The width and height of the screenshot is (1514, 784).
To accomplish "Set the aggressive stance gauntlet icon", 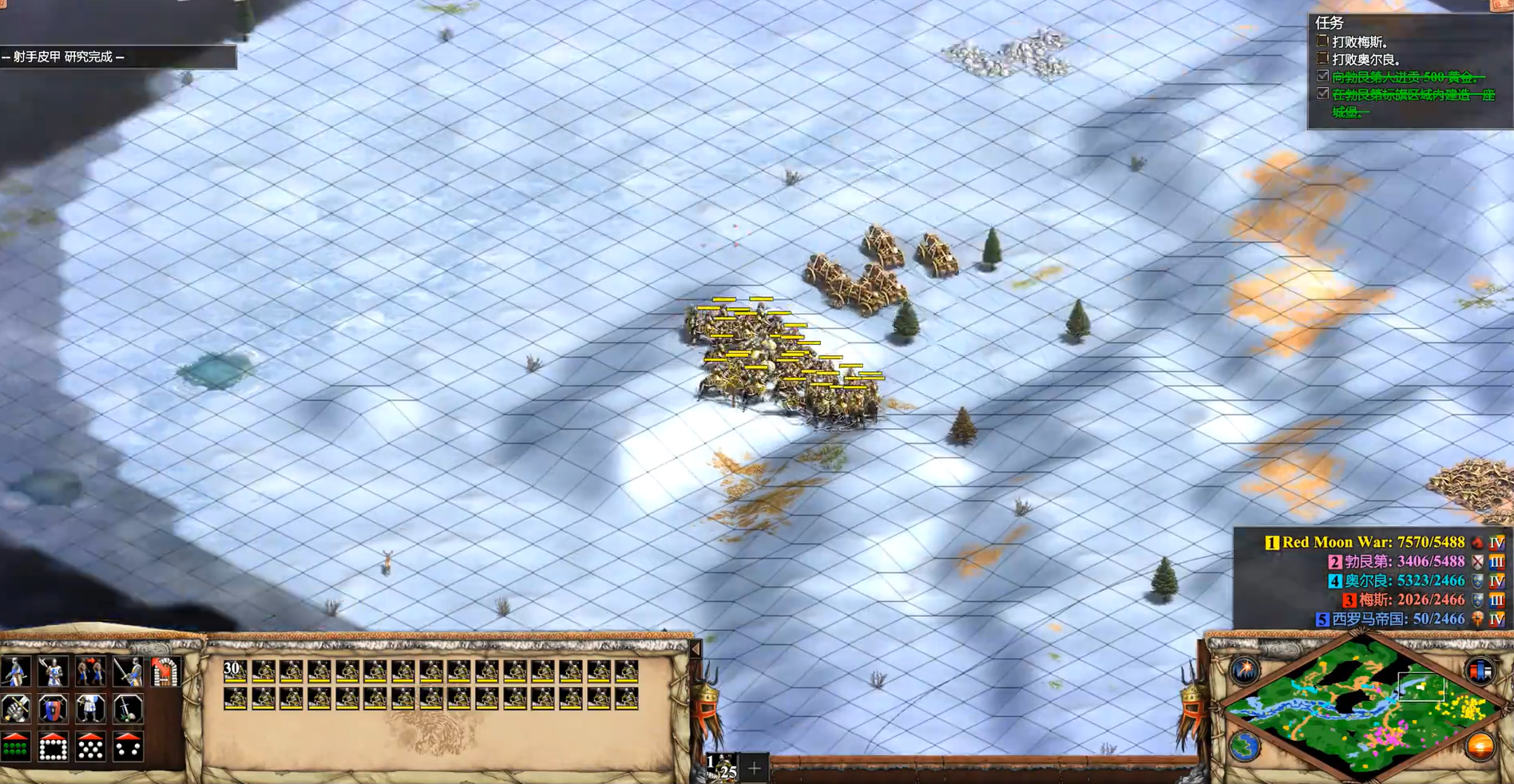I will coord(15,709).
